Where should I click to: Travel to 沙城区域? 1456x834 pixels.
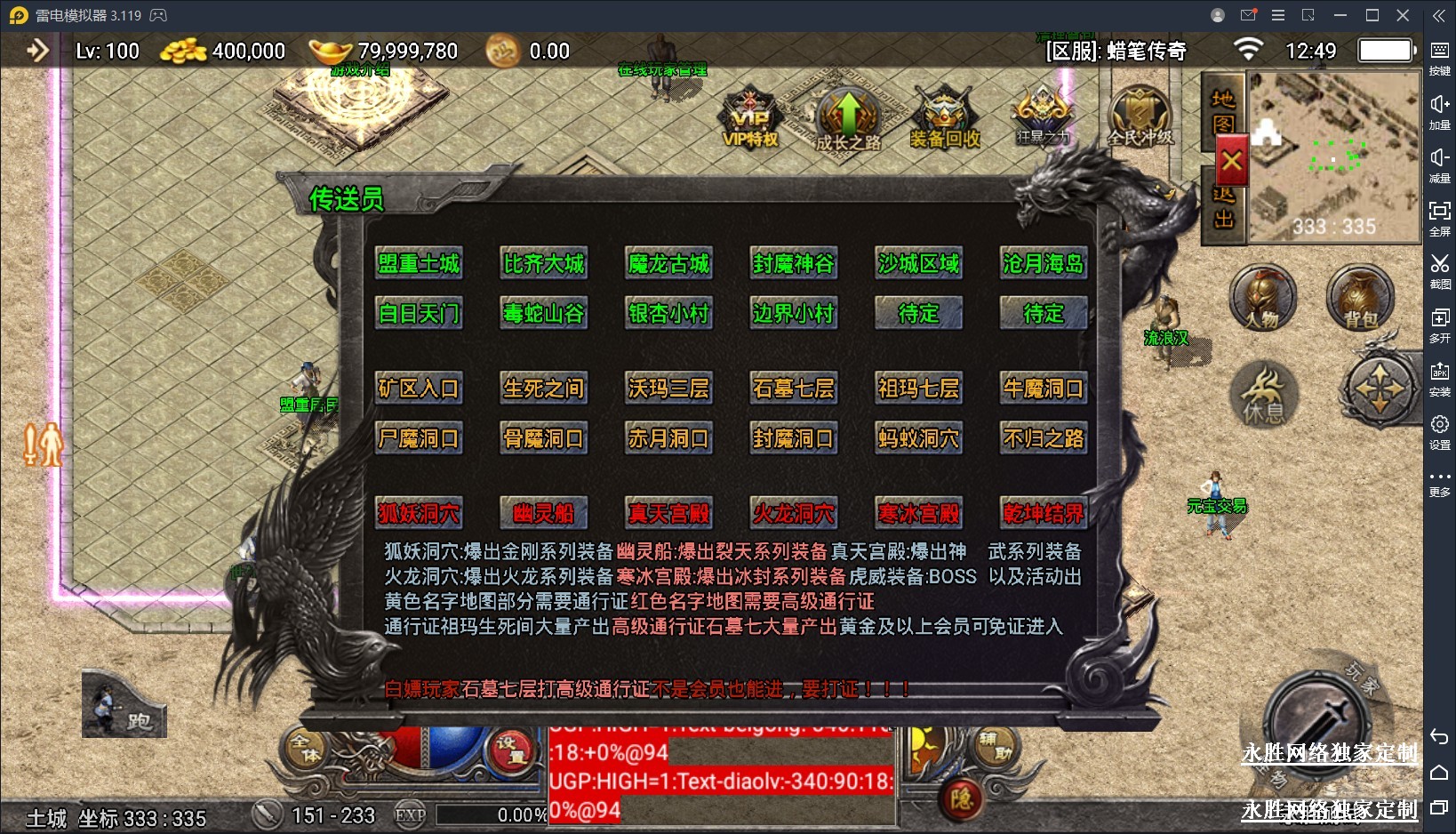point(918,264)
